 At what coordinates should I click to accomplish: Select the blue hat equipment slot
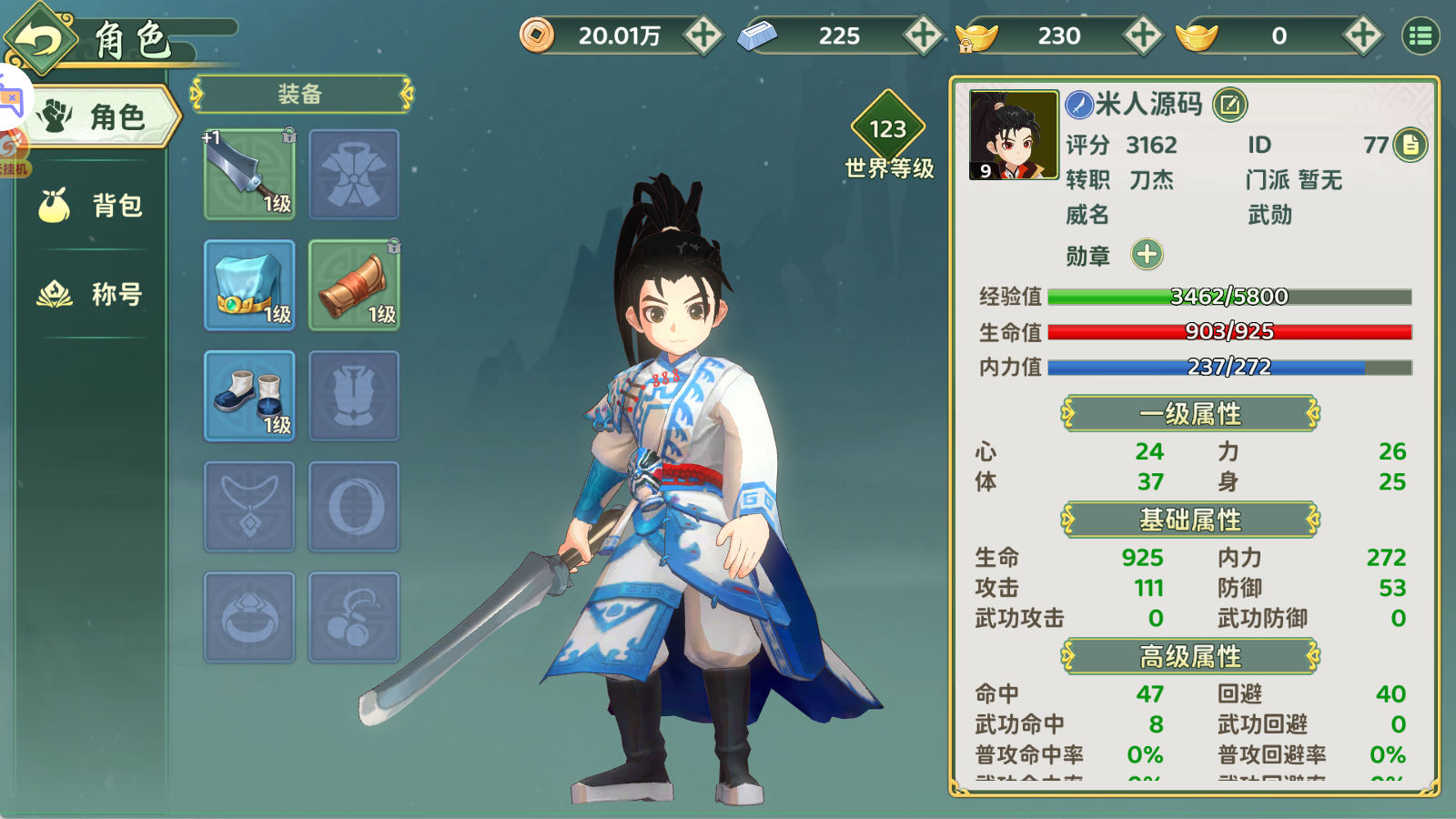[x=249, y=285]
